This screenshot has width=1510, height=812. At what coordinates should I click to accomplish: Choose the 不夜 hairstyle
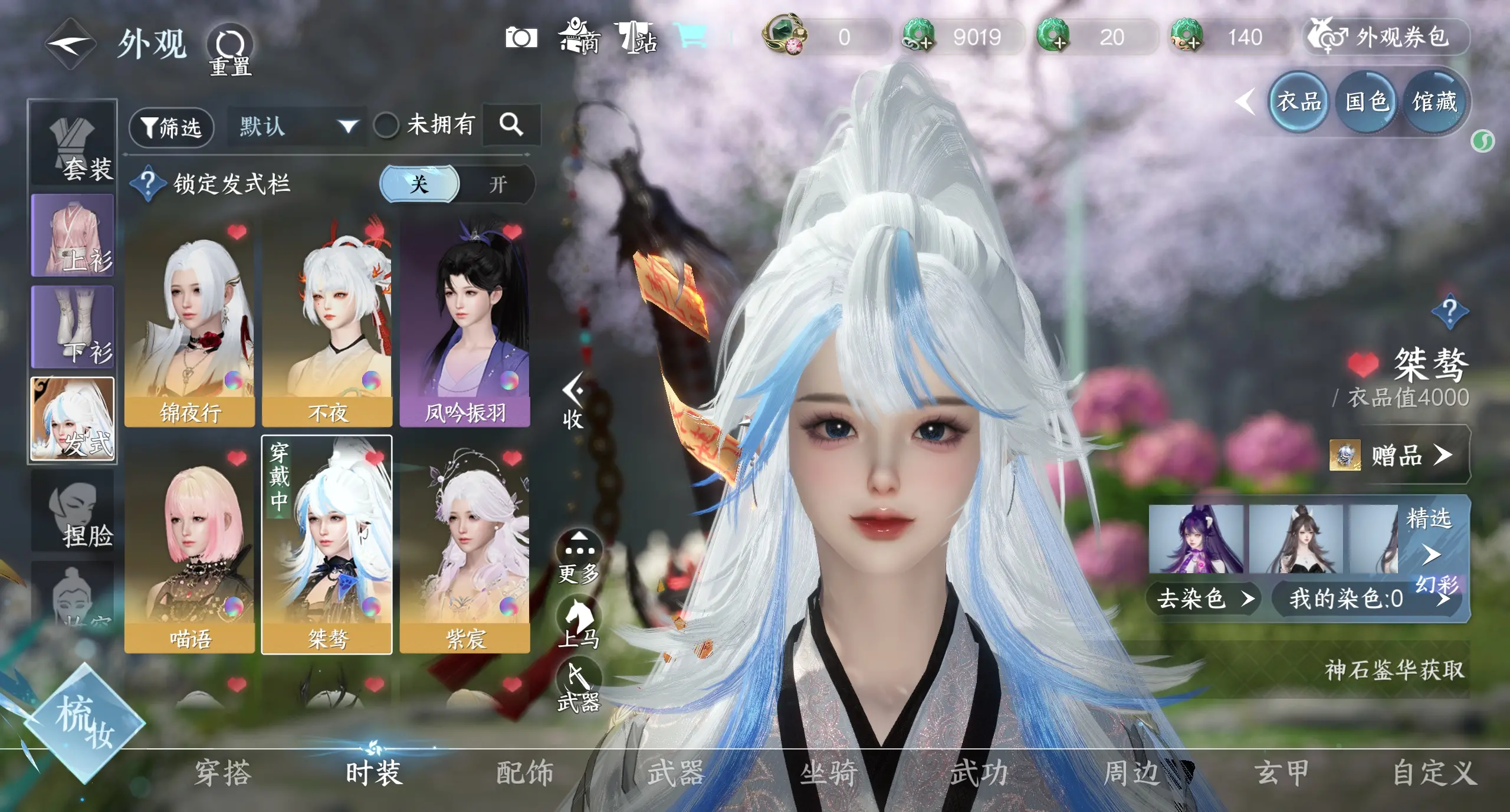(327, 324)
